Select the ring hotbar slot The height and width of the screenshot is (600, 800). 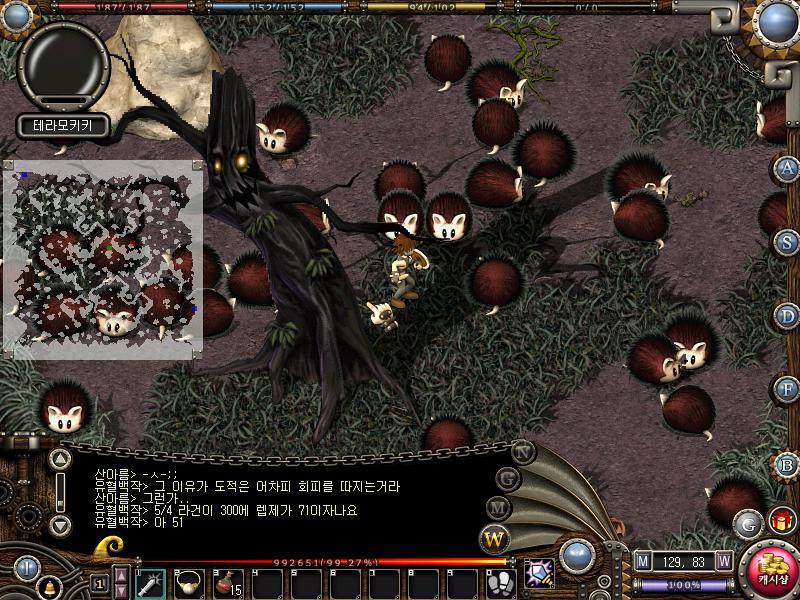189,582
